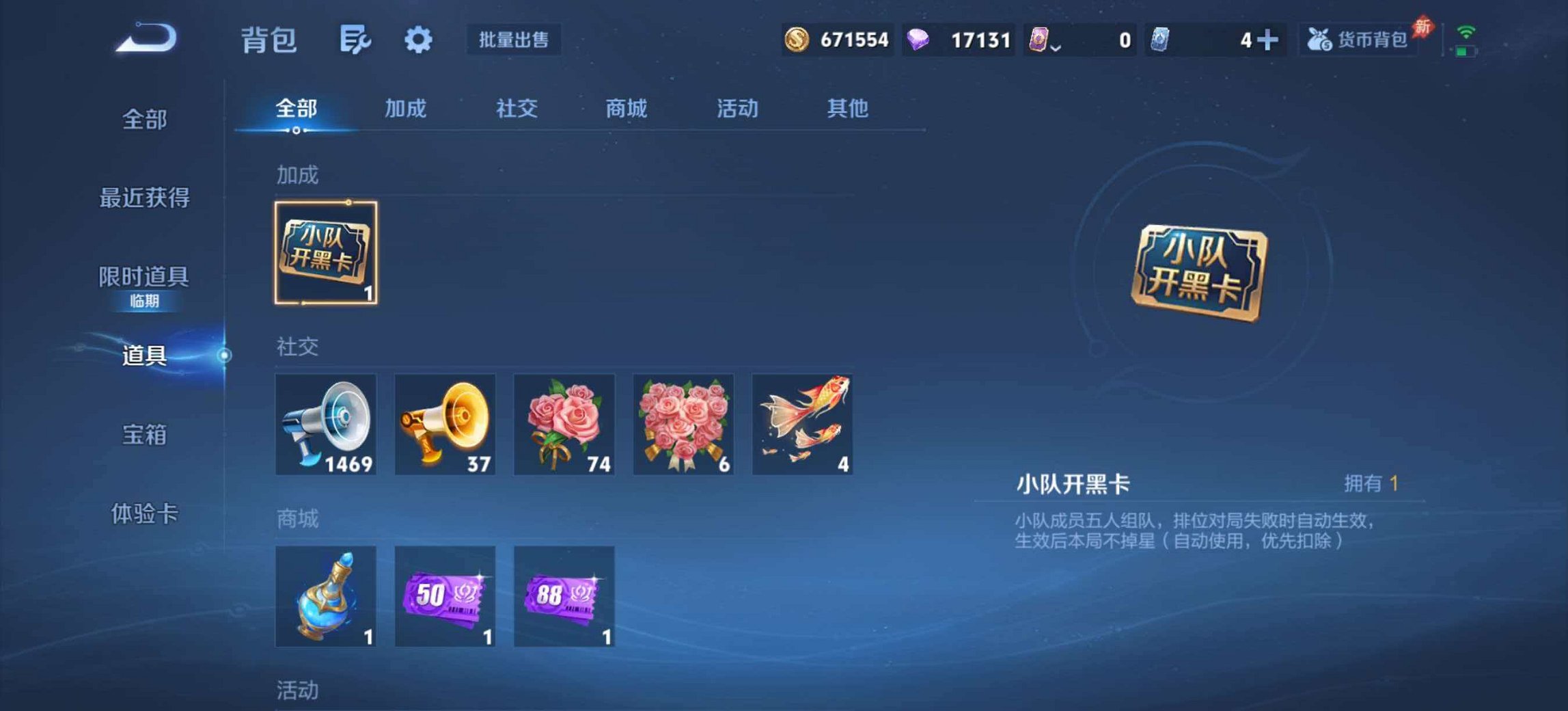
Task: Click the plus to buy more tickets
Action: pos(1267,40)
